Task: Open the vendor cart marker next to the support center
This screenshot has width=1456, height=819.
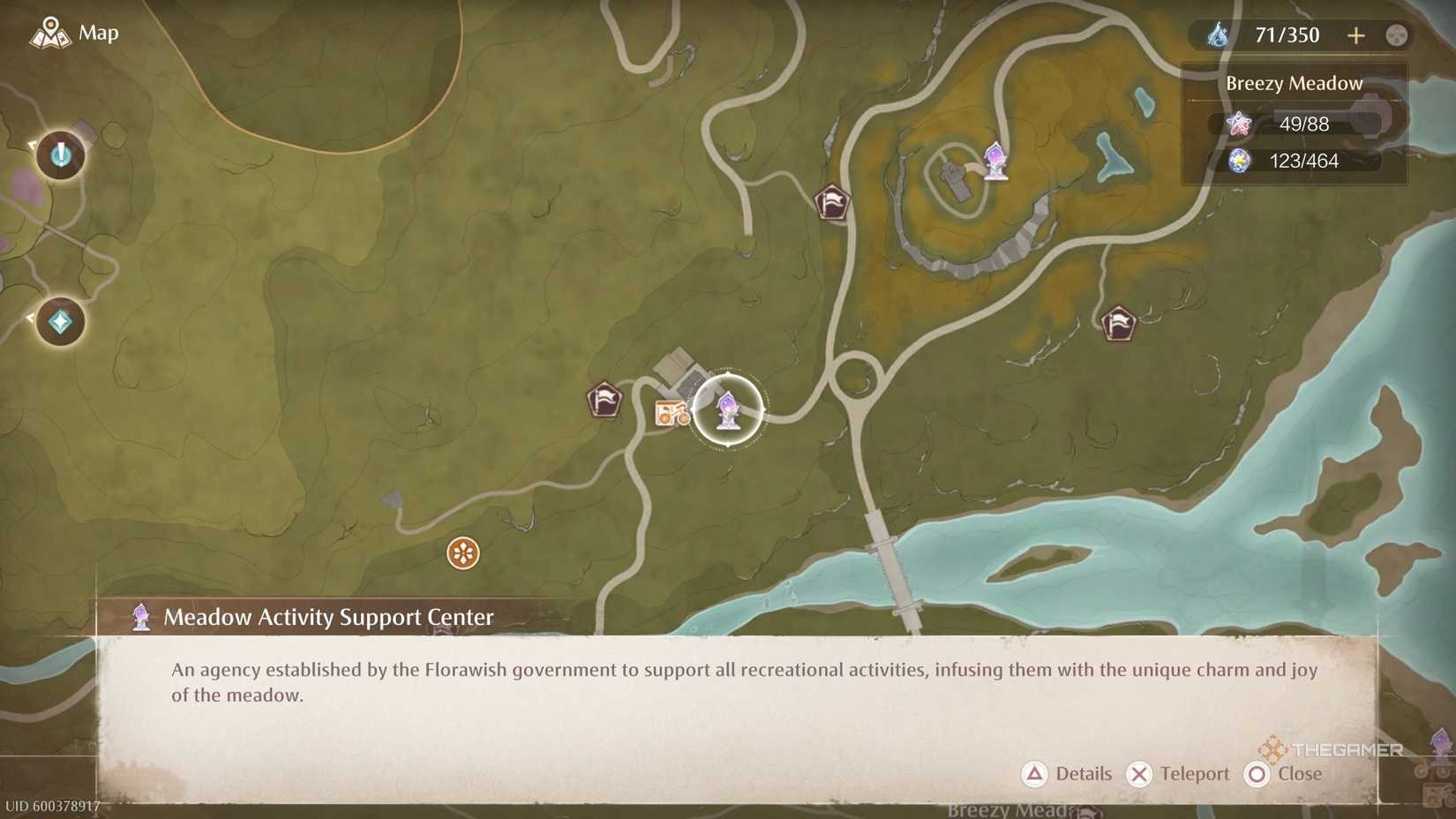Action: click(x=672, y=413)
